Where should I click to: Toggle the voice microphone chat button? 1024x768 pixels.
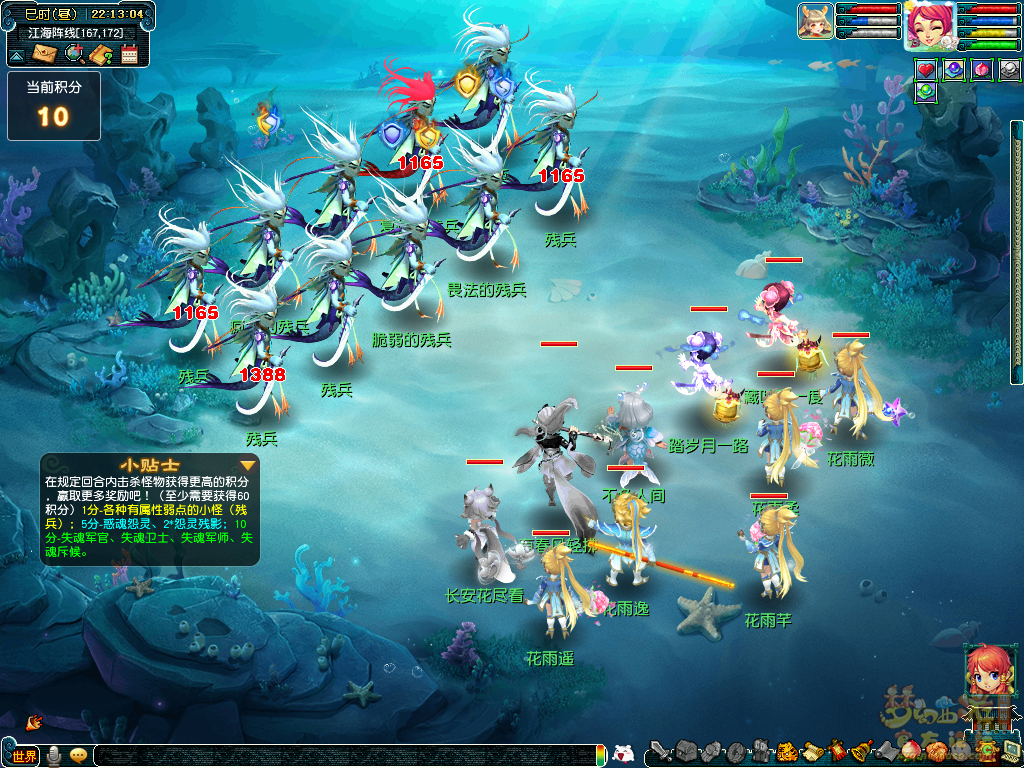click(53, 756)
